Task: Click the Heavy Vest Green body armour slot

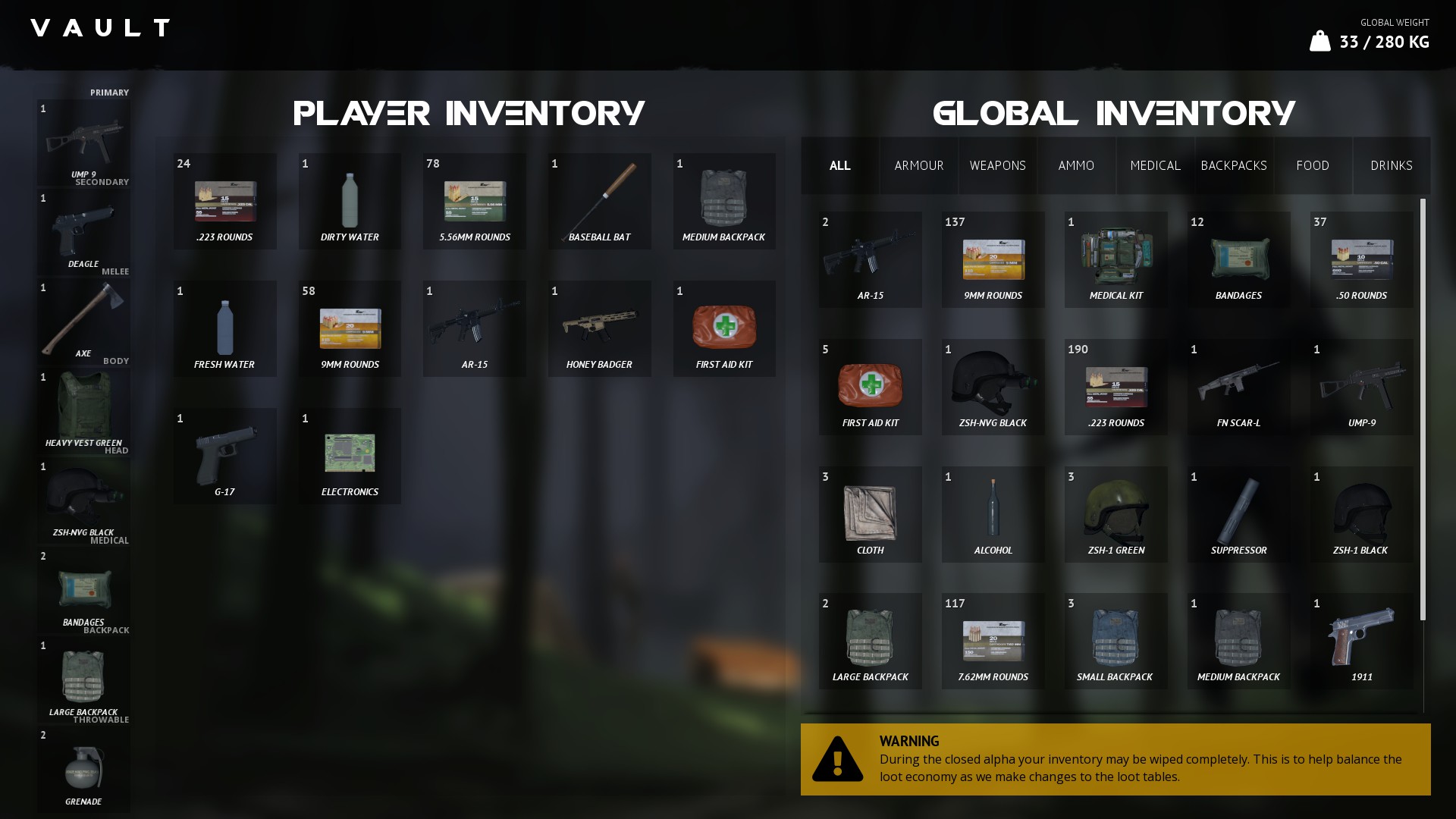Action: coord(83,409)
